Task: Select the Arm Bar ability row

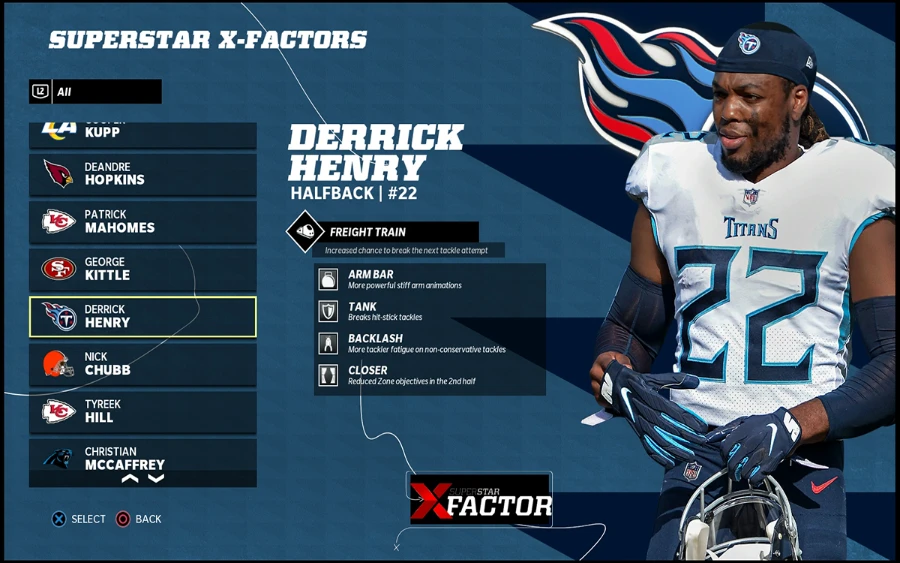Action: point(430,279)
